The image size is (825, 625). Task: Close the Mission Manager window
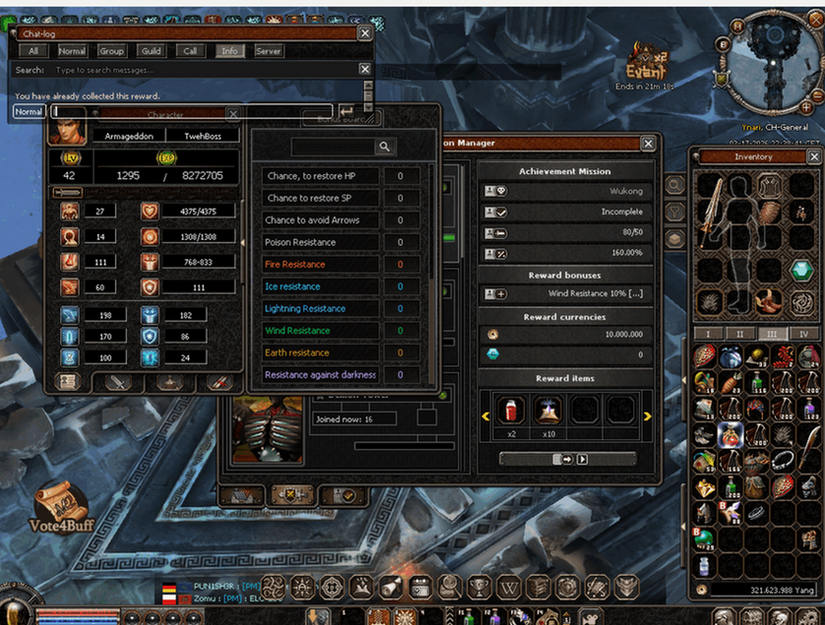pos(648,144)
